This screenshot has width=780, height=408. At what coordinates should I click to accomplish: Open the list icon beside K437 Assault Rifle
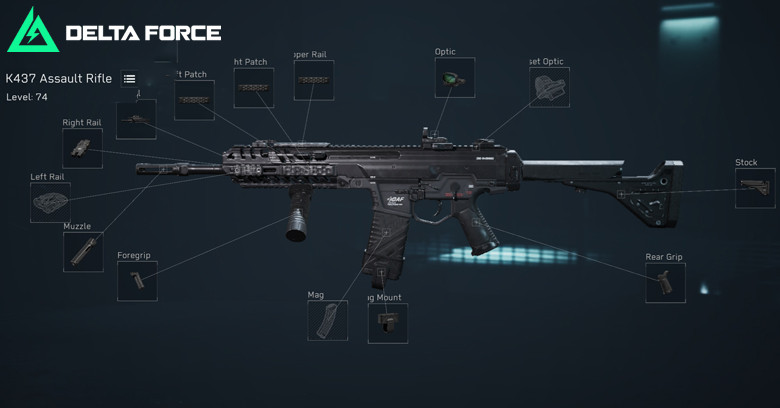point(129,79)
